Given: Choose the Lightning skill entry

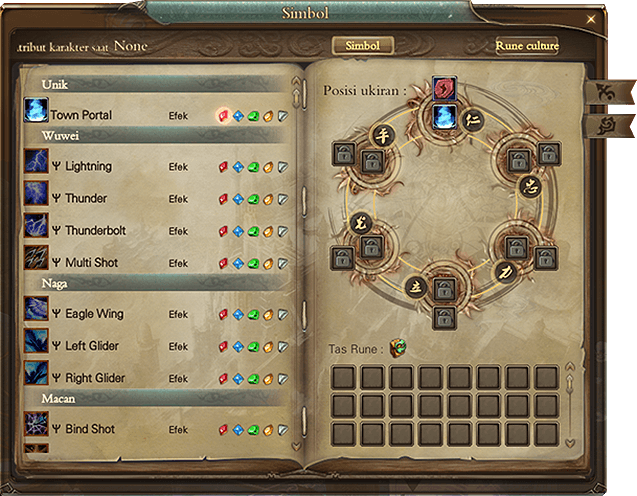Looking at the screenshot, I should 88,166.
